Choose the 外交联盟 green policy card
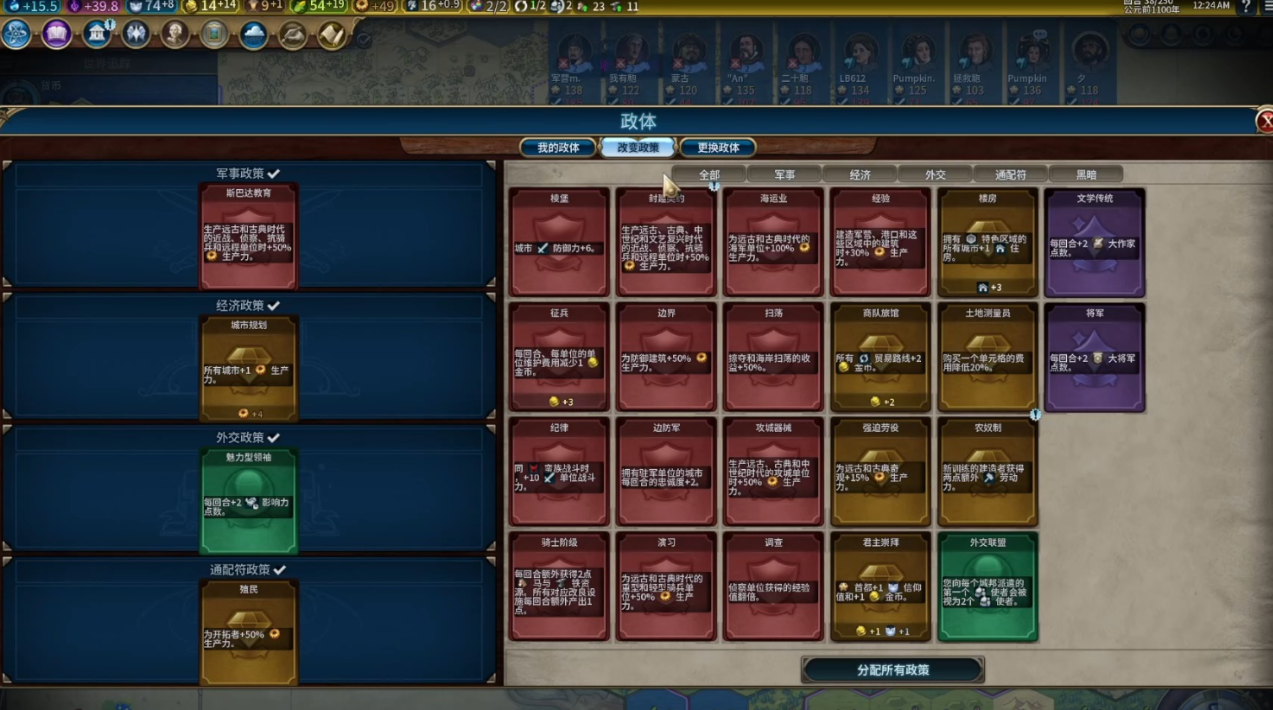The image size is (1273, 710). 987,586
